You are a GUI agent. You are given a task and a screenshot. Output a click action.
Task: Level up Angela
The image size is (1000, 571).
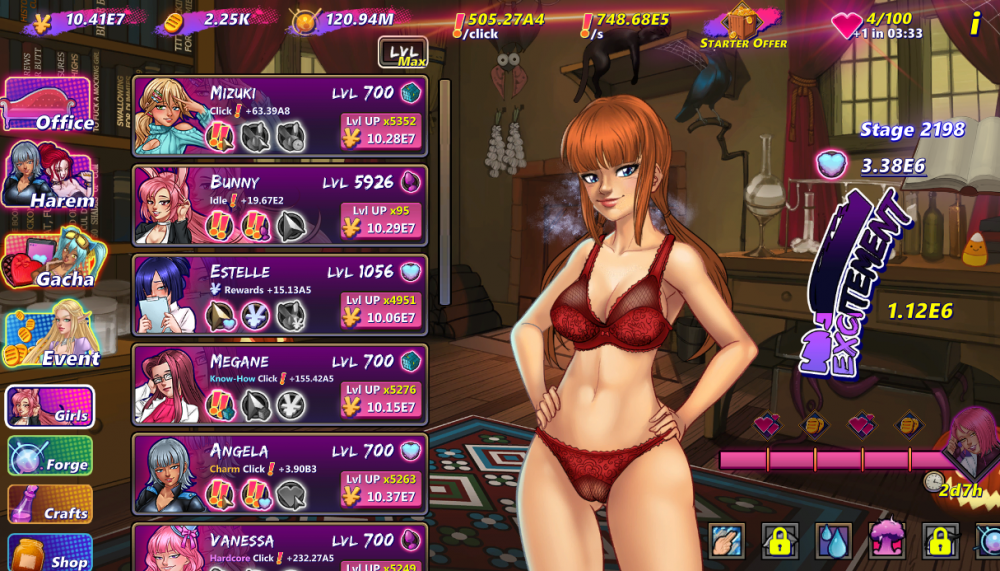pos(380,488)
